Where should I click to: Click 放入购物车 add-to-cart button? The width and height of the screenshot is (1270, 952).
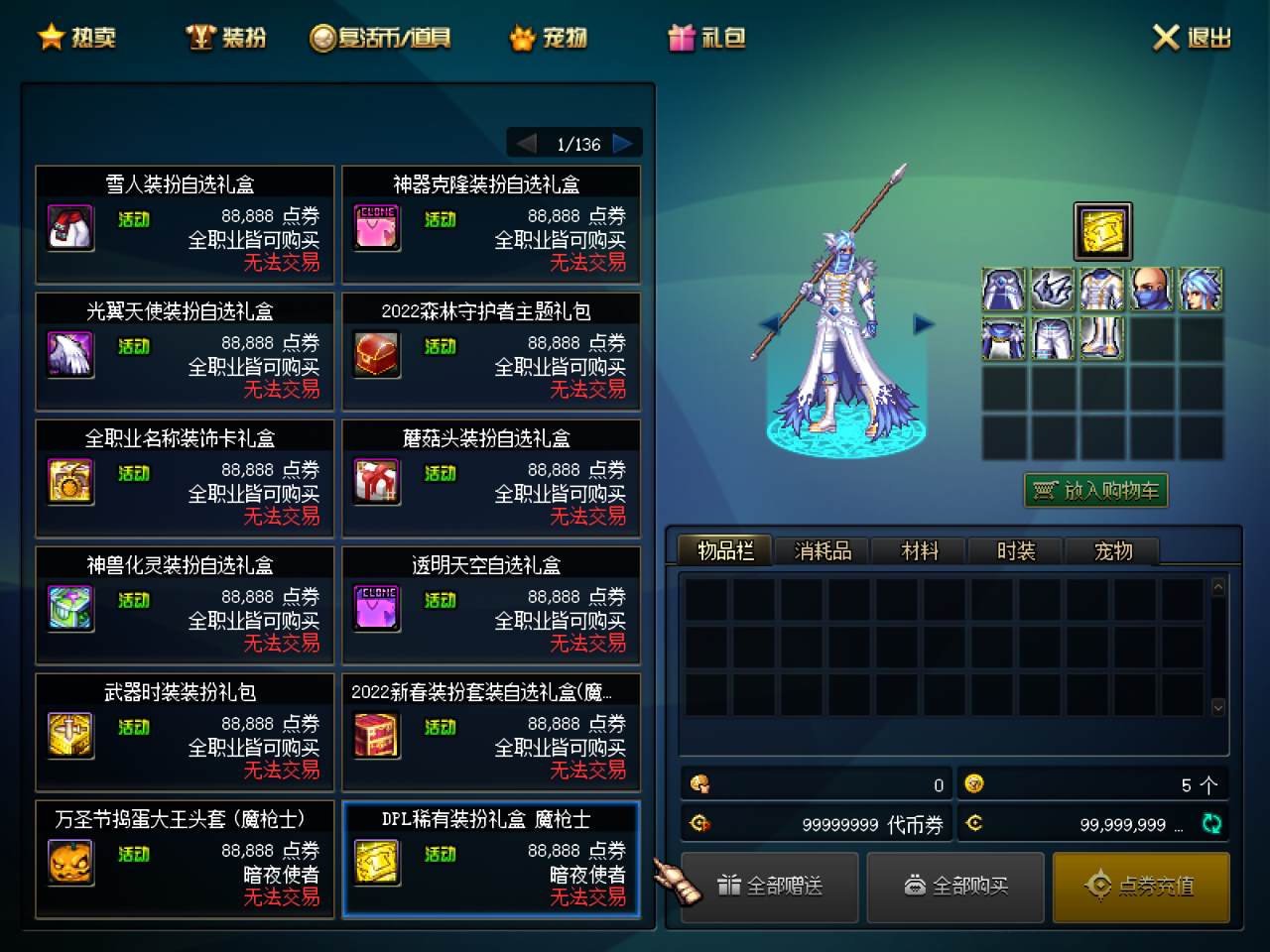coord(1096,491)
